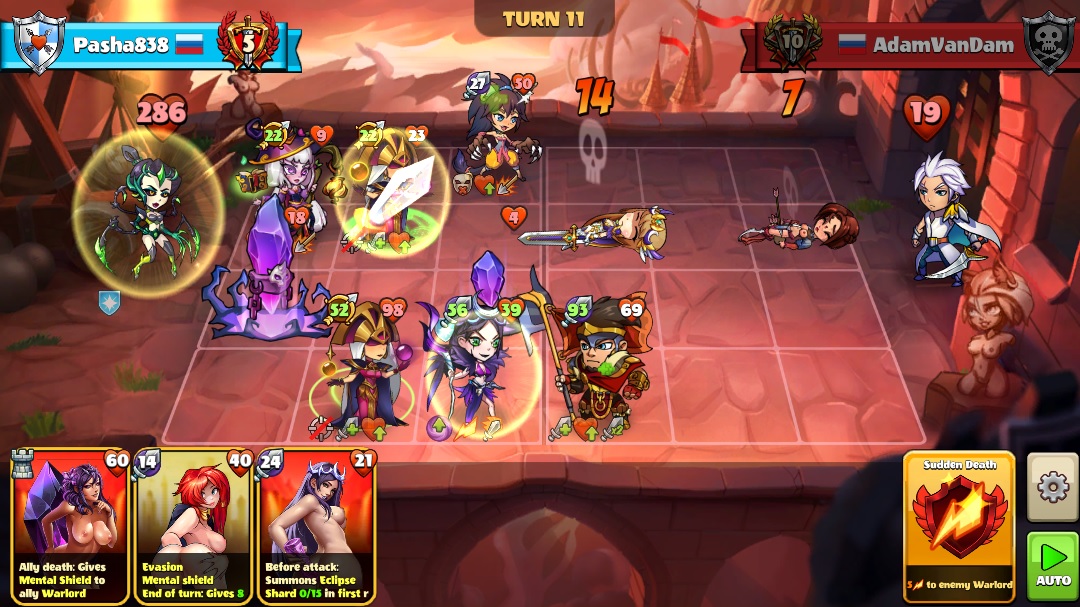Pick the Eclipse Shard summoning card

click(x=316, y=526)
